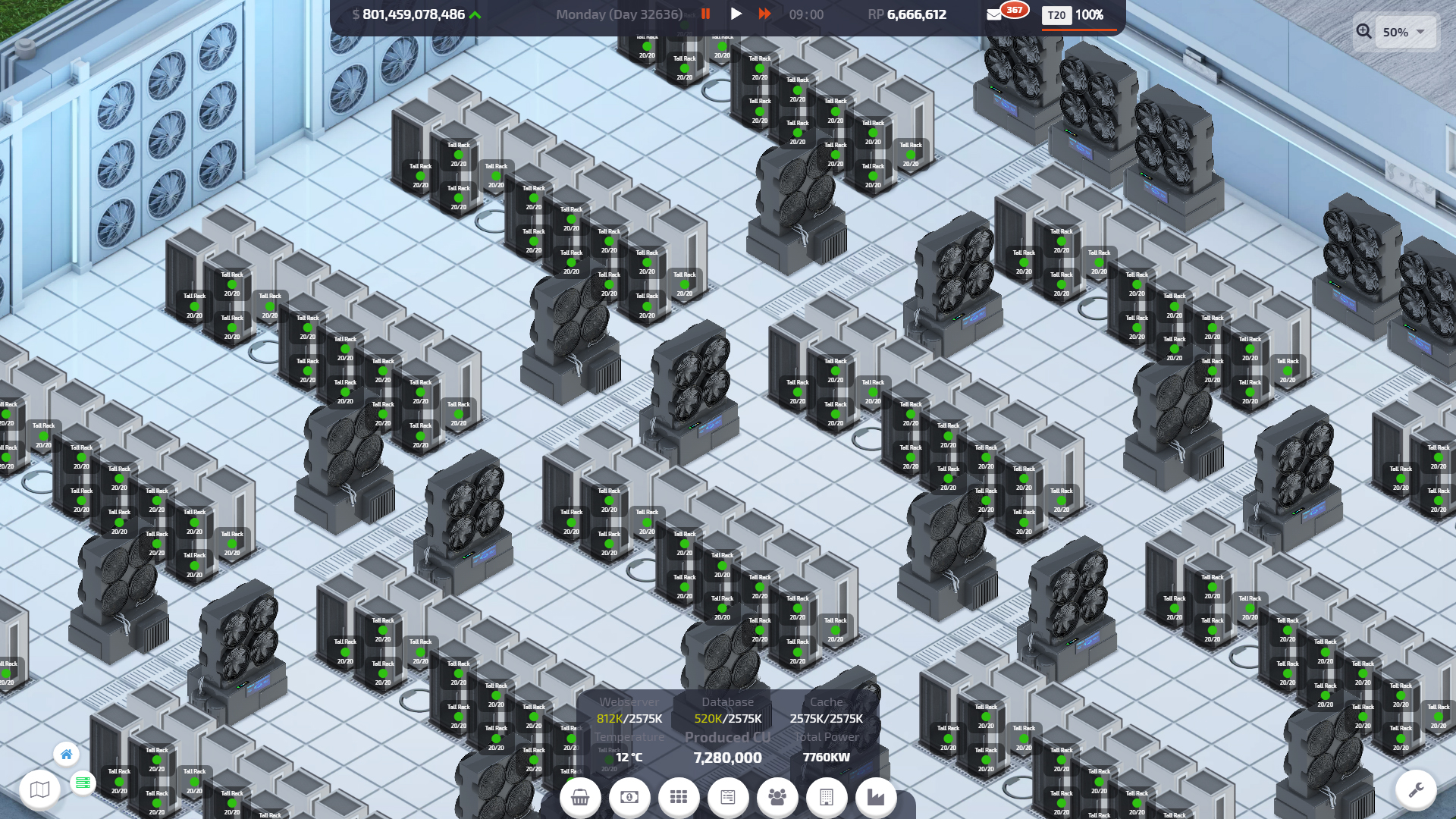Open the inventory grid panel
This screenshot has height=819, width=1456.
tap(679, 797)
